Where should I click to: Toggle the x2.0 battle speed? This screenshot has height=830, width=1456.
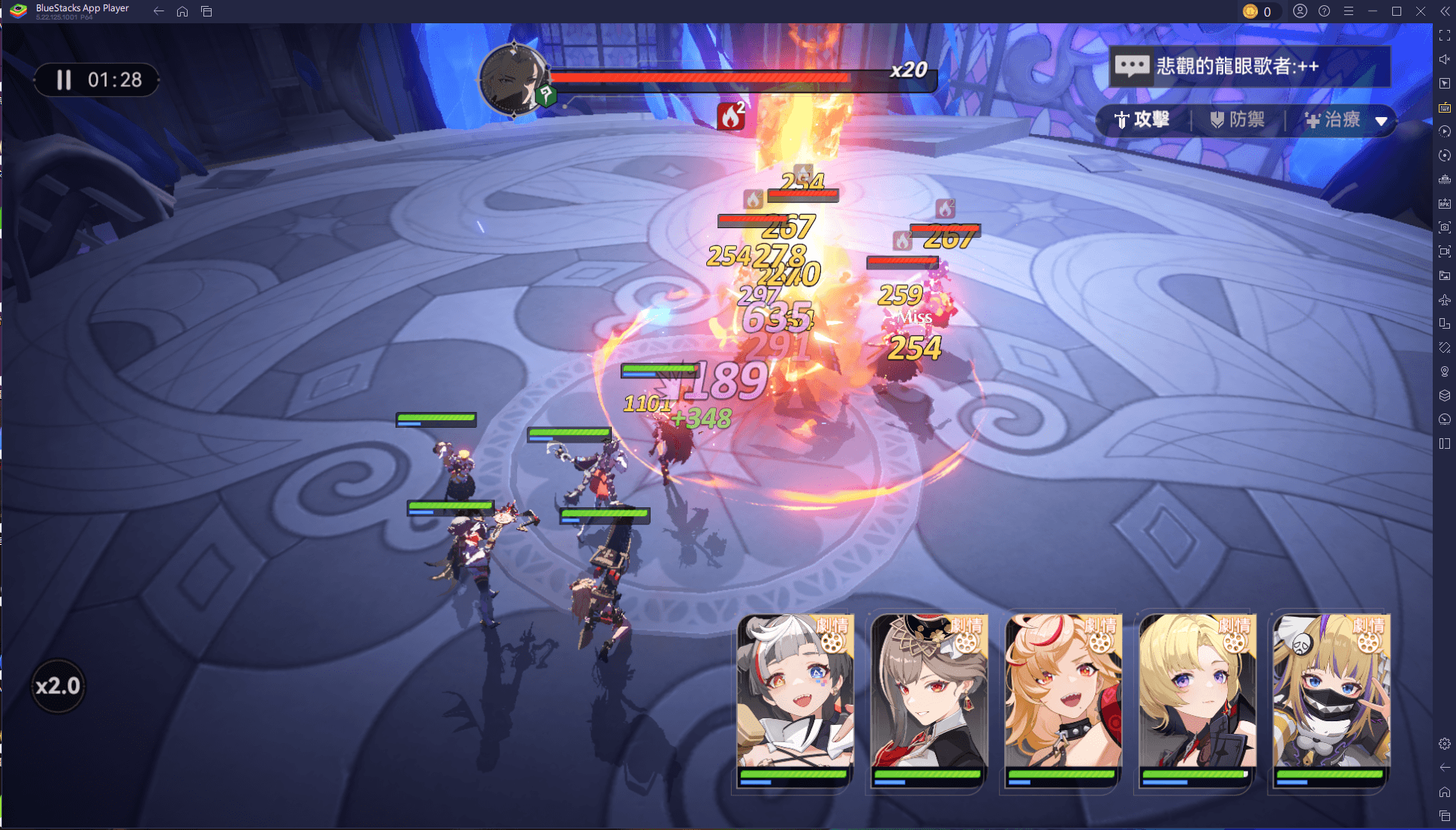(x=58, y=686)
